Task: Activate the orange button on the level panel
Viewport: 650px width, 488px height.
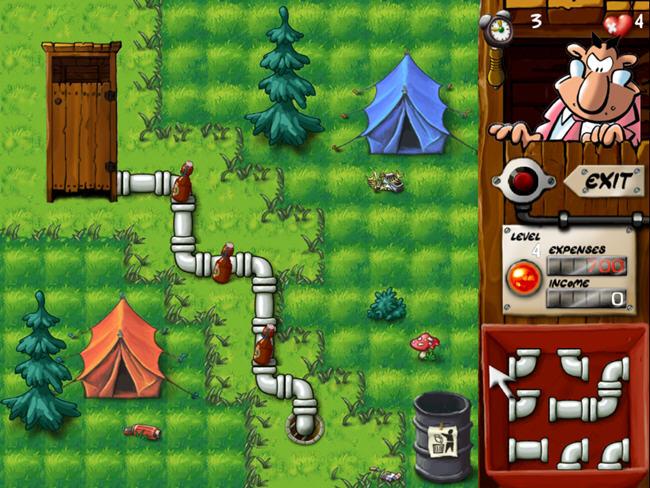Action: [x=523, y=279]
